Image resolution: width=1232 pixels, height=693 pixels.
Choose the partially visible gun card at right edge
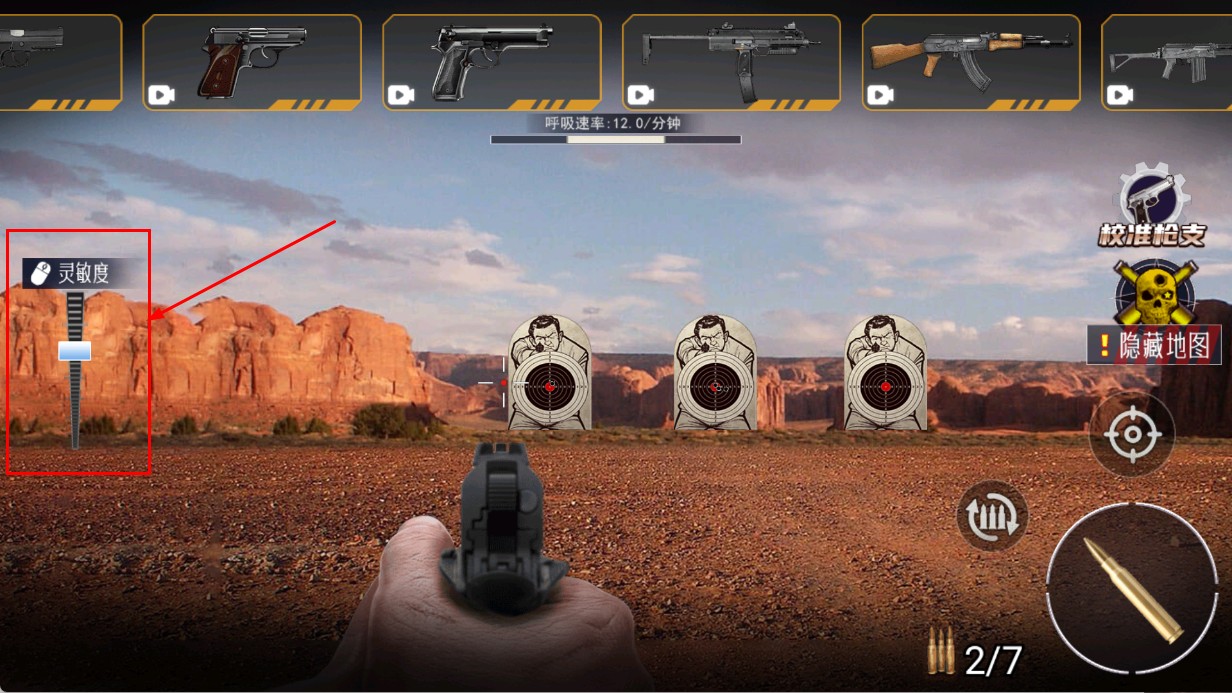point(1168,61)
